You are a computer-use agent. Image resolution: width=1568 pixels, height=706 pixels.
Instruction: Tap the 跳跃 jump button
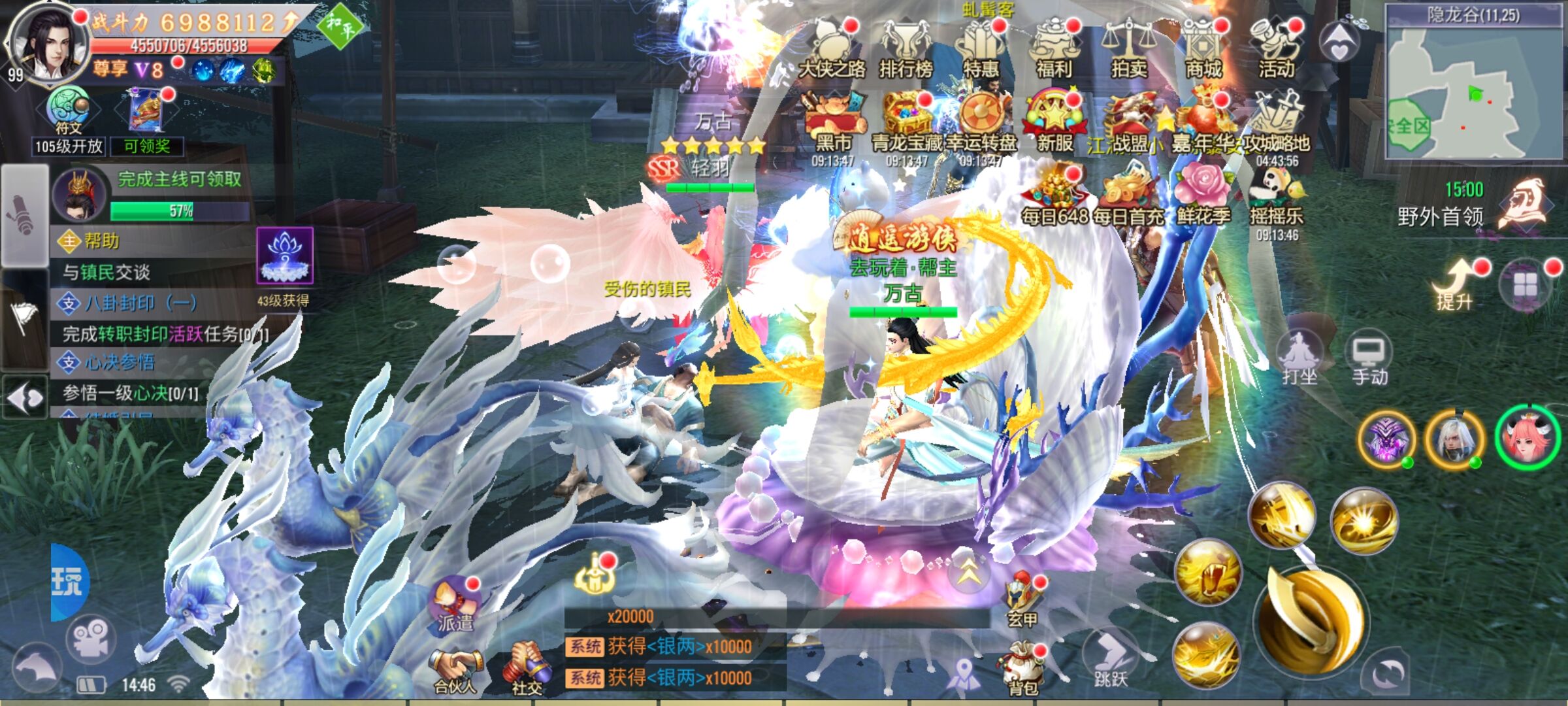[x=1111, y=659]
